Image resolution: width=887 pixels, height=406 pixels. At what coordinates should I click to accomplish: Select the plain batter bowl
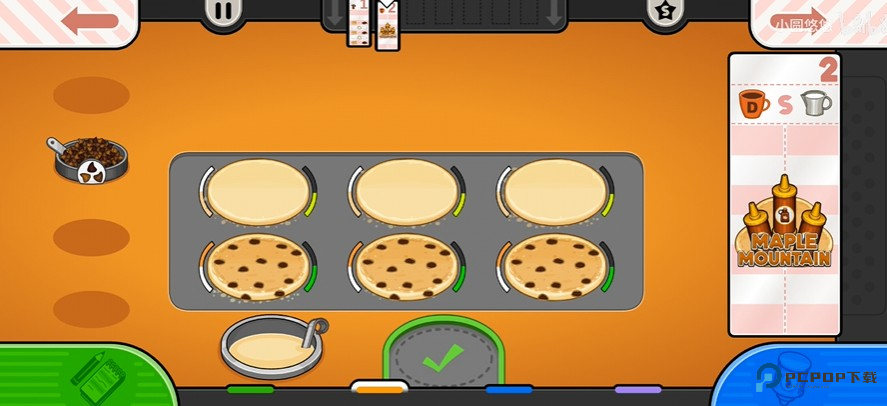click(x=271, y=346)
